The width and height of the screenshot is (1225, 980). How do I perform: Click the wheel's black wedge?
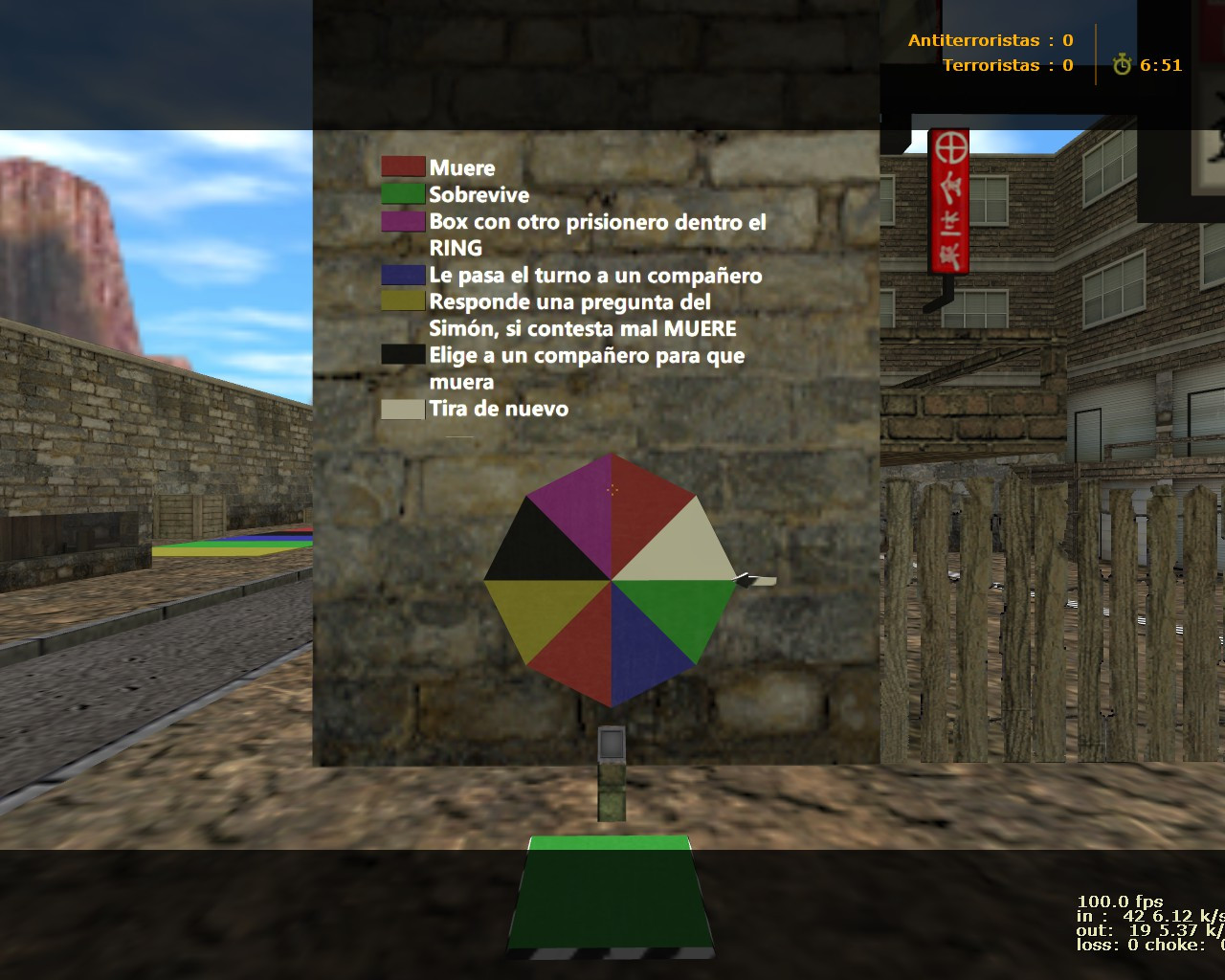541,541
